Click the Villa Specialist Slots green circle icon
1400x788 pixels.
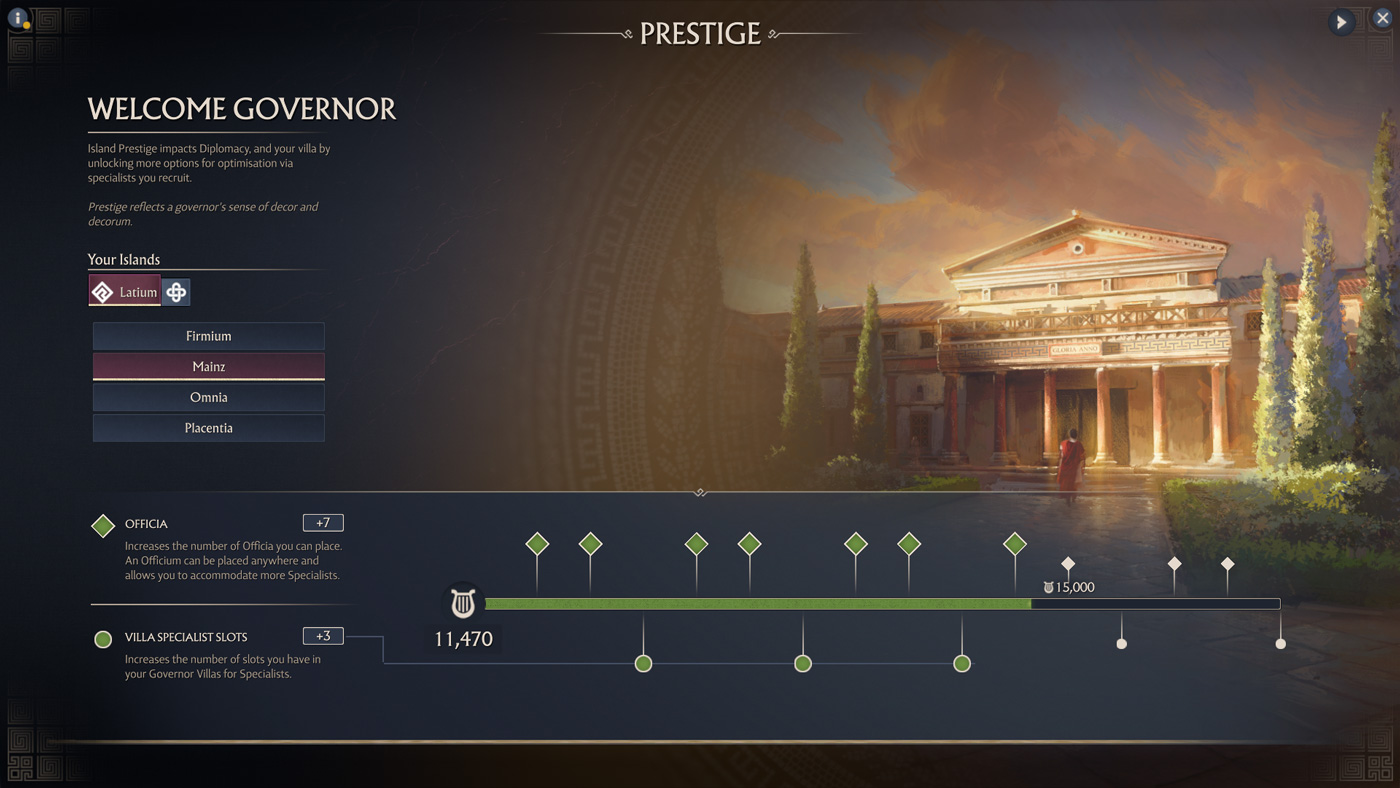click(x=103, y=639)
